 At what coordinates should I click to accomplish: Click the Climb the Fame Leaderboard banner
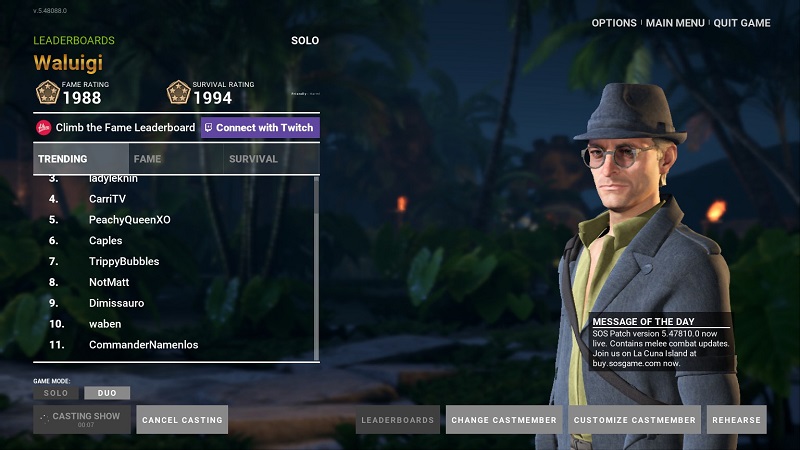[x=115, y=128]
